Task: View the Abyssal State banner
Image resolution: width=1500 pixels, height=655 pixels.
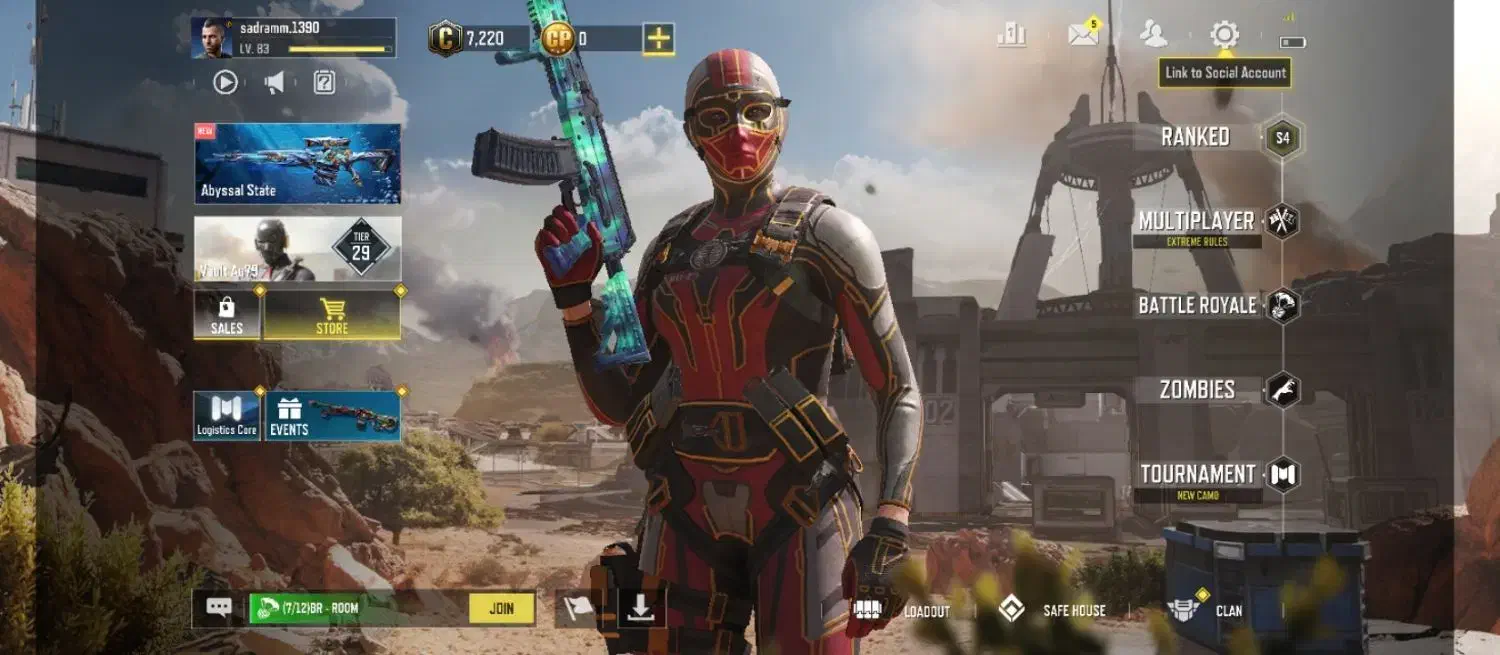Action: click(x=298, y=164)
